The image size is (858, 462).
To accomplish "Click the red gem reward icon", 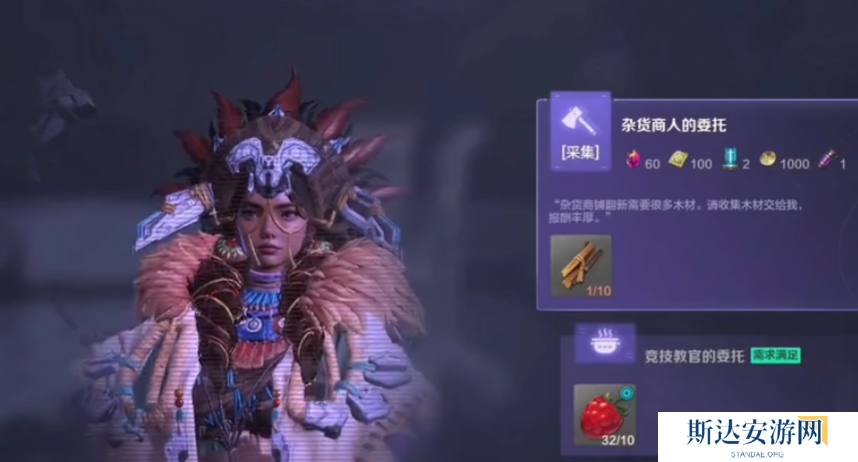I will click(632, 162).
